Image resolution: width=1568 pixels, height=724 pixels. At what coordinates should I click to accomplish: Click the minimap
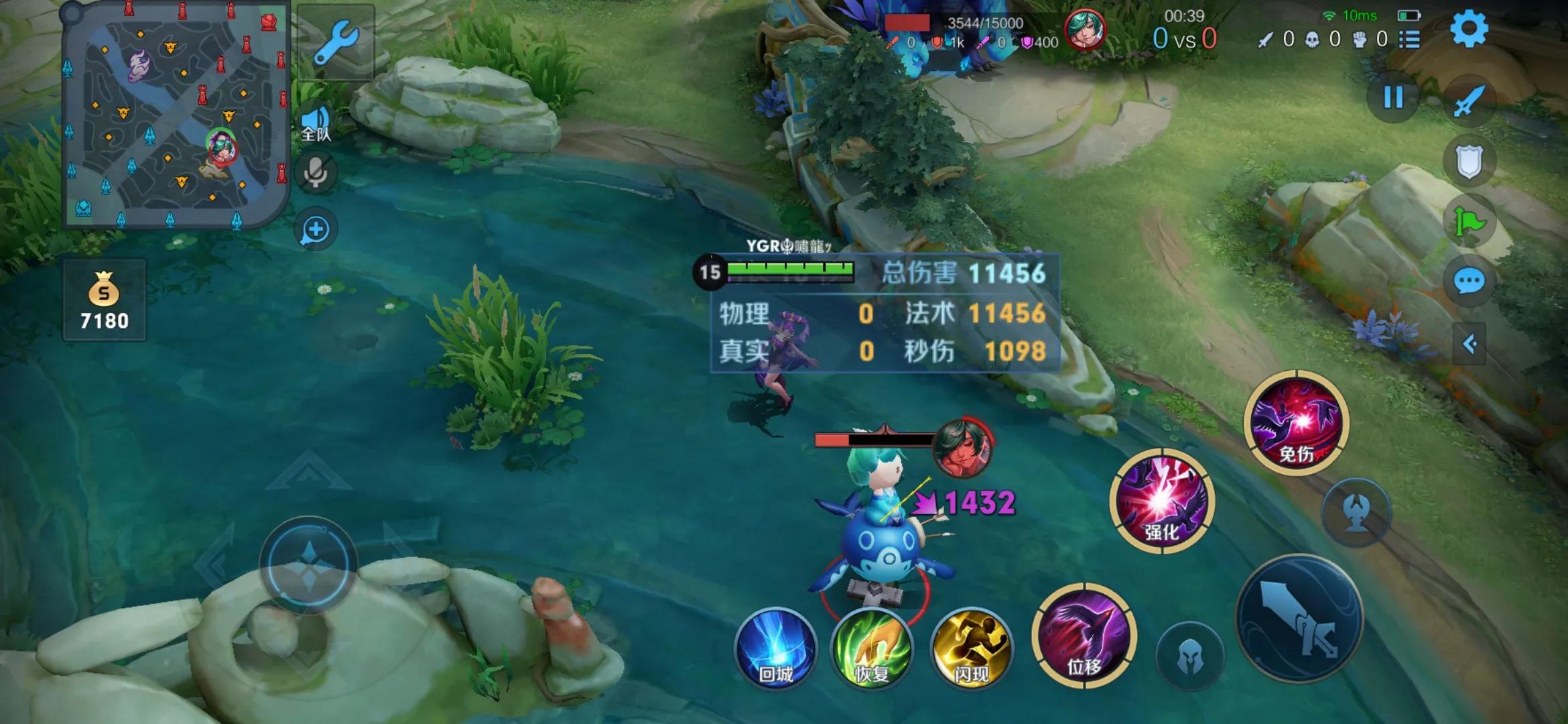[x=176, y=115]
